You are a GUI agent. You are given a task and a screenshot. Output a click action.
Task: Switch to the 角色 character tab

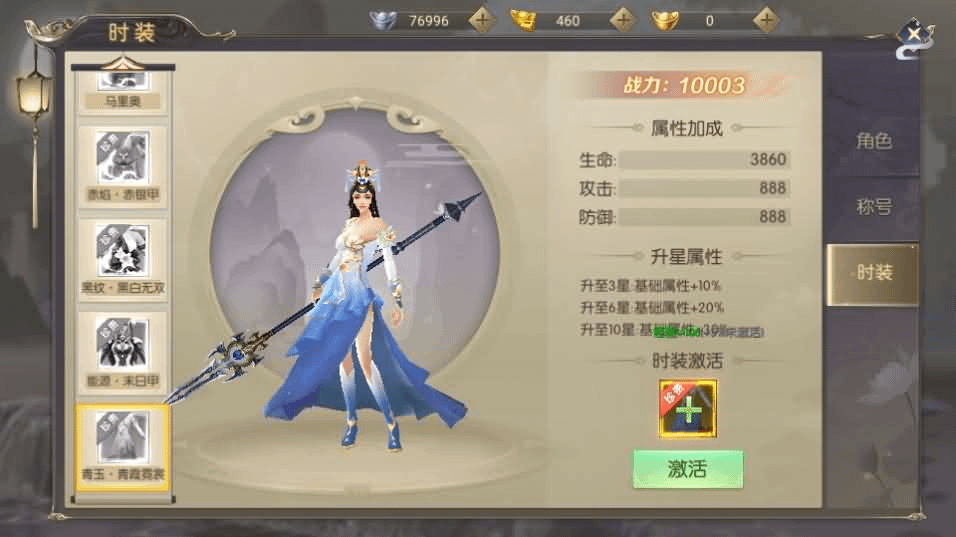tap(872, 141)
